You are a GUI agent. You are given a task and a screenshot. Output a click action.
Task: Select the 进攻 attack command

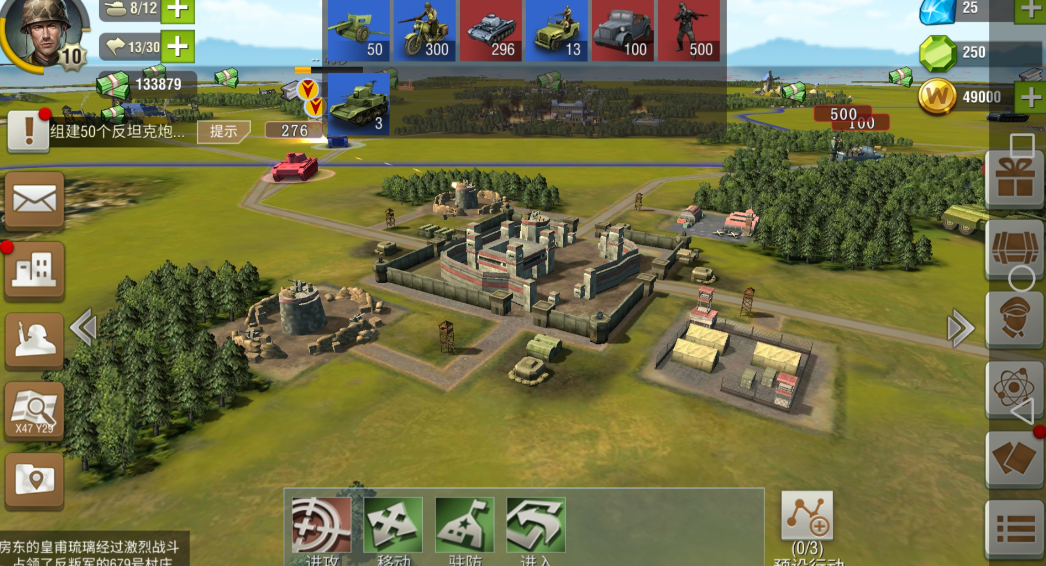[321, 526]
